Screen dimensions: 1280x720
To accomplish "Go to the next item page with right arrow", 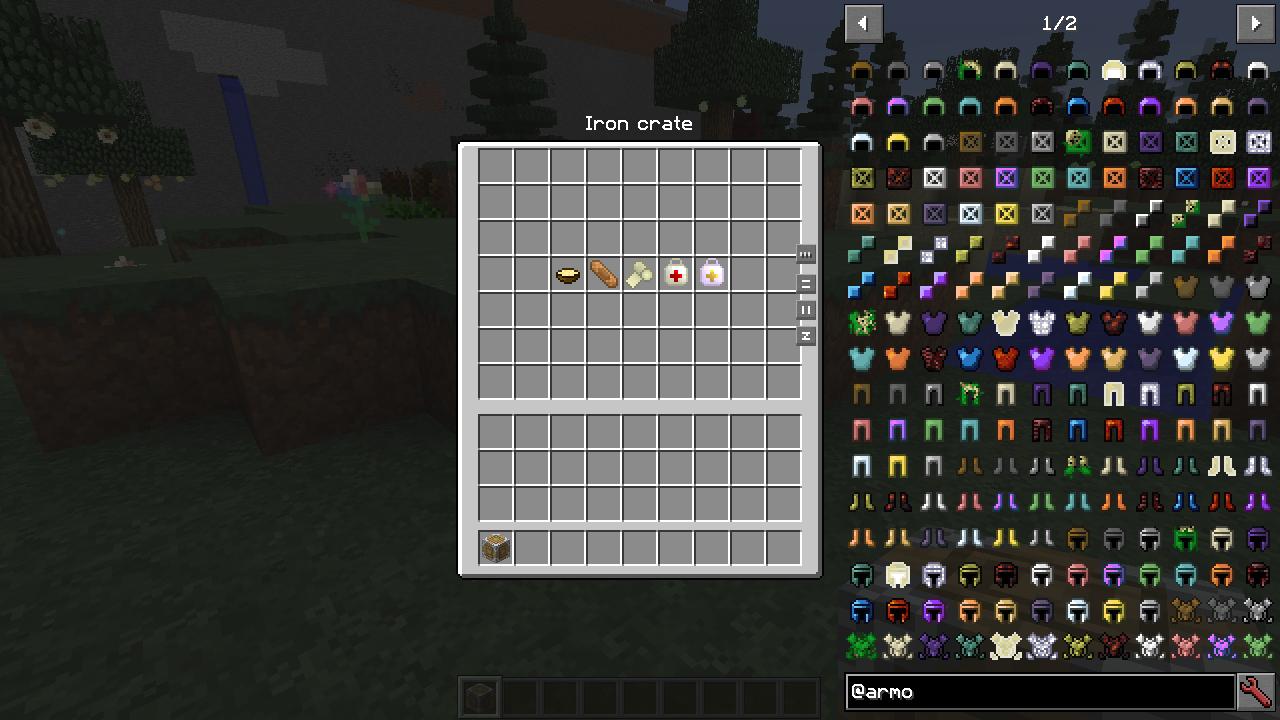I will [x=1257, y=23].
